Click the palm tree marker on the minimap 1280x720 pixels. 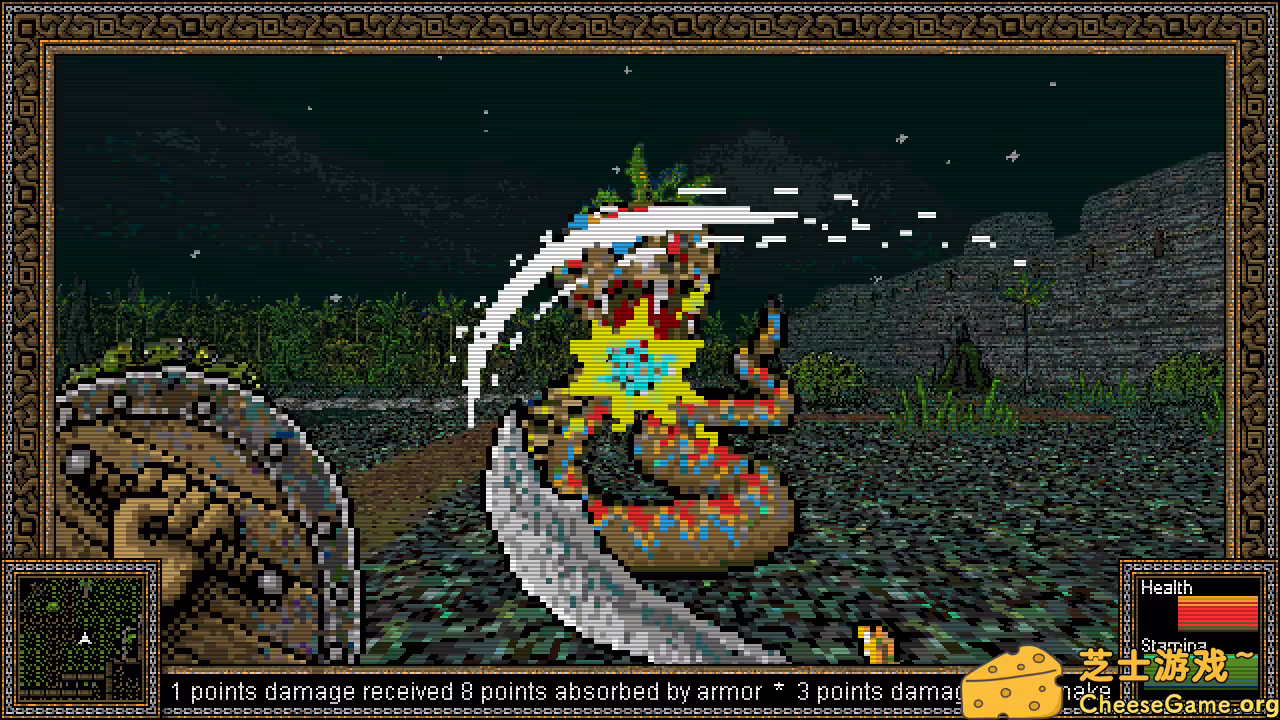[86, 585]
